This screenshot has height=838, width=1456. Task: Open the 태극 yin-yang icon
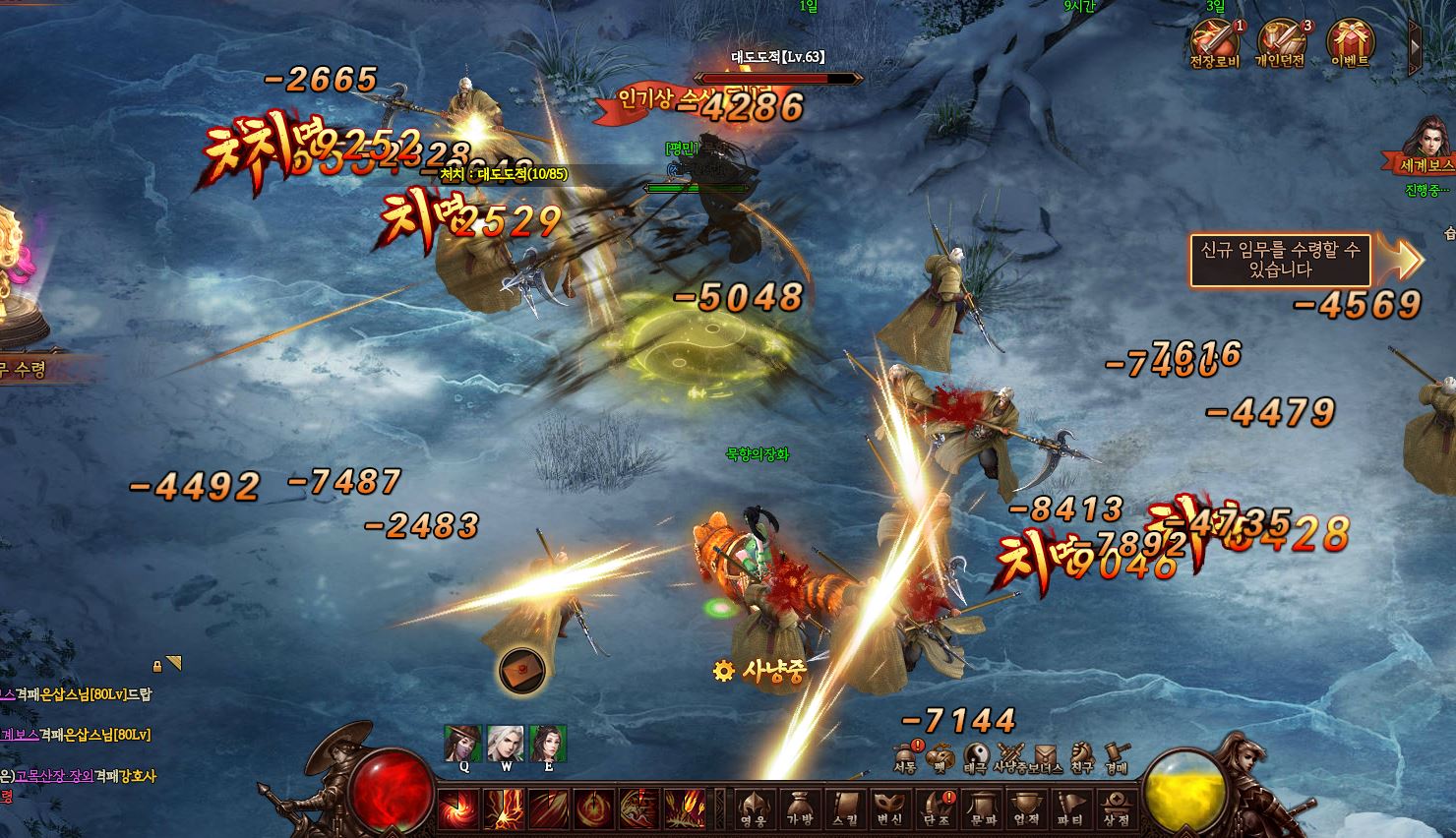point(976,753)
